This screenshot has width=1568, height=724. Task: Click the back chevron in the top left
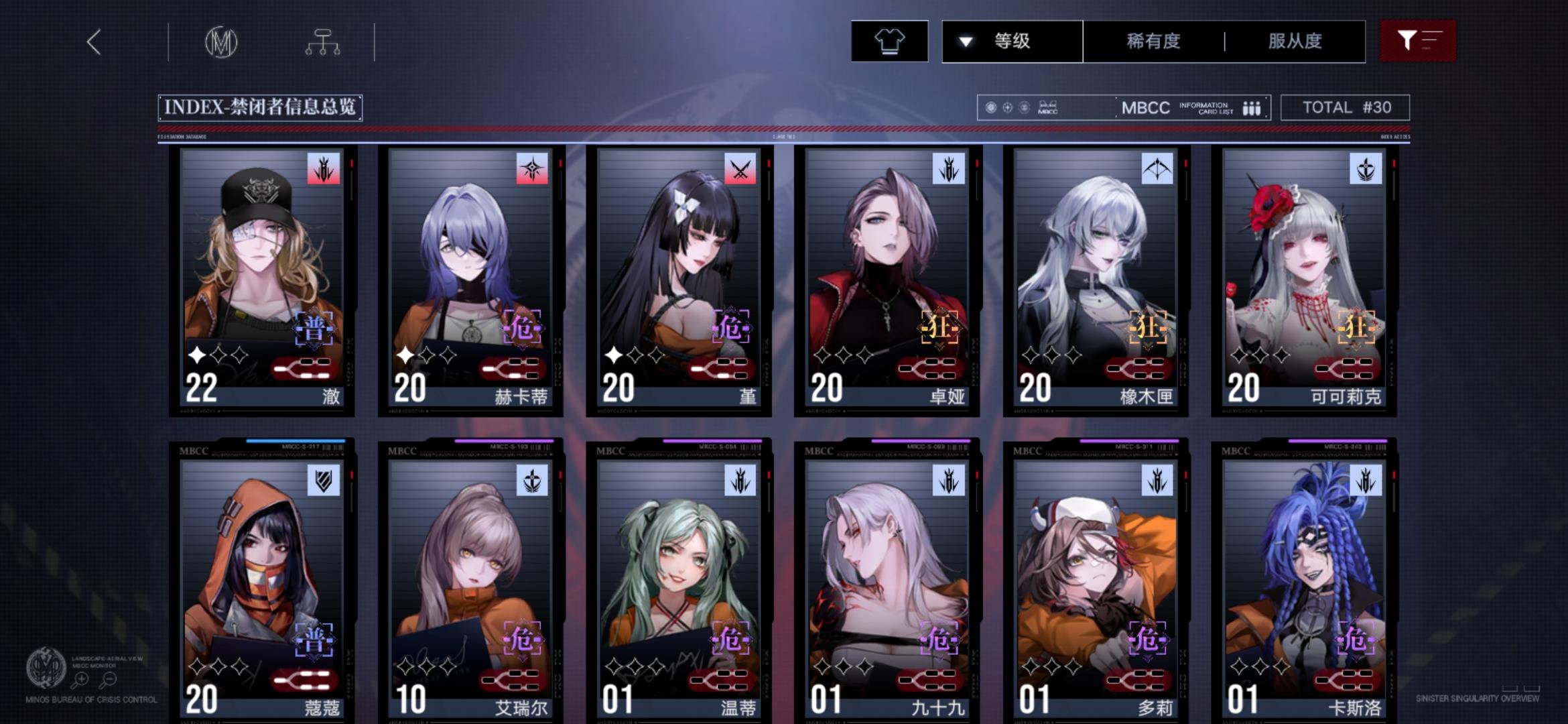(x=94, y=42)
